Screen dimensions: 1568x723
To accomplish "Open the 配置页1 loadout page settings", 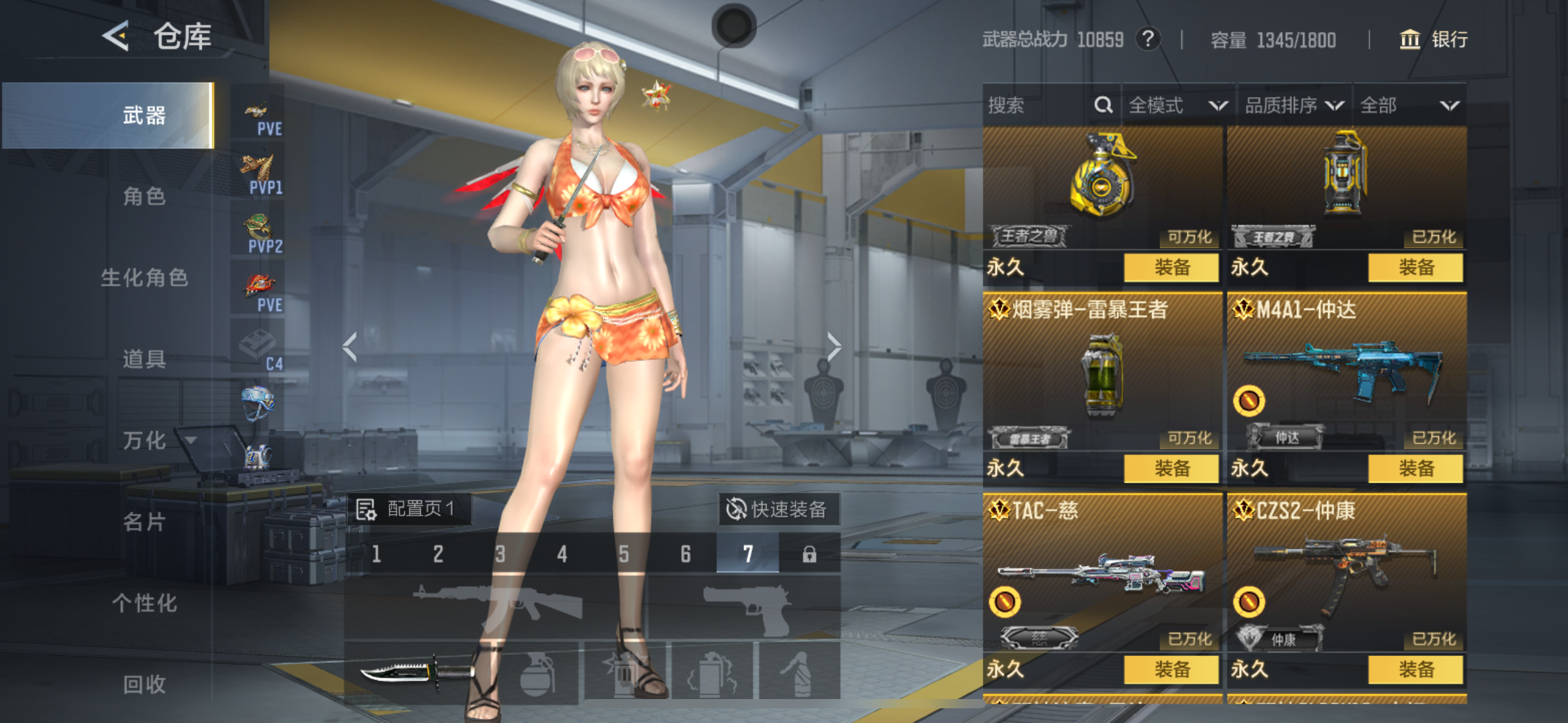I will coord(408,509).
